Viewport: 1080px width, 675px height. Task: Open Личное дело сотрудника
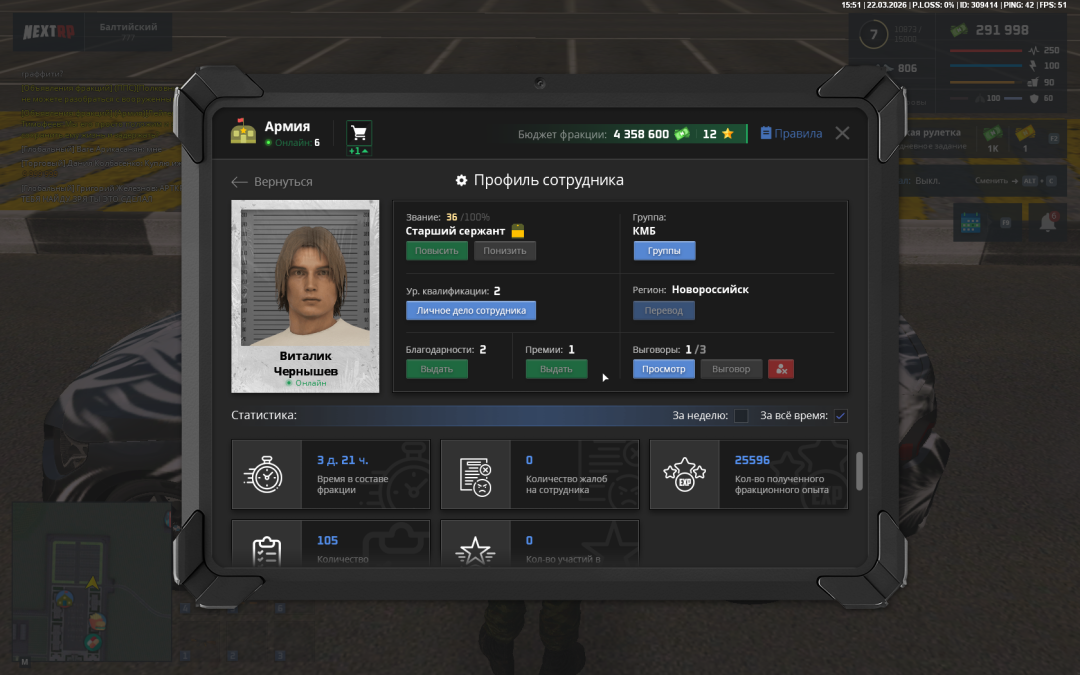click(x=471, y=311)
